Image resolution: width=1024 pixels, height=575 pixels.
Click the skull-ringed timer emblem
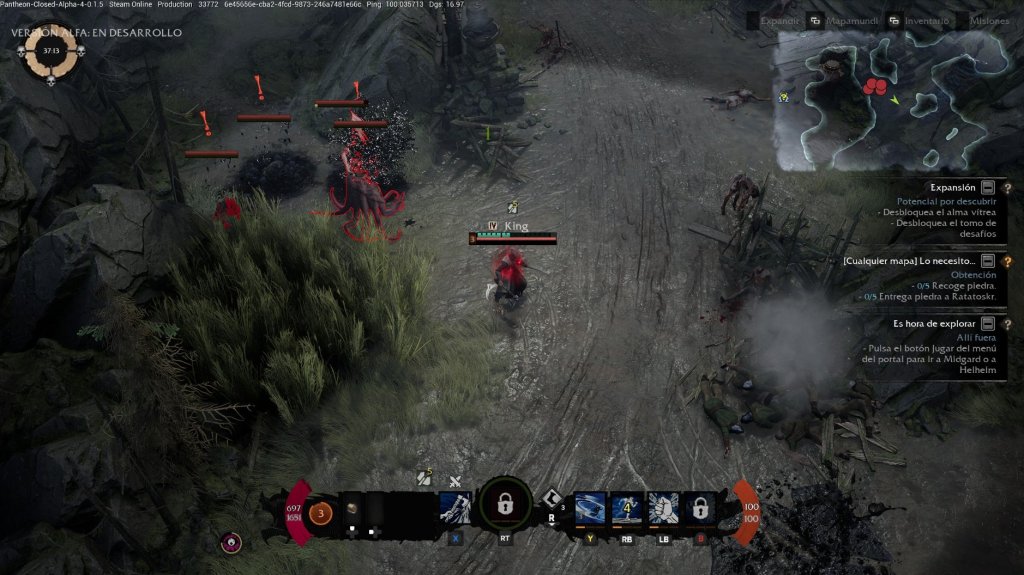click(51, 51)
